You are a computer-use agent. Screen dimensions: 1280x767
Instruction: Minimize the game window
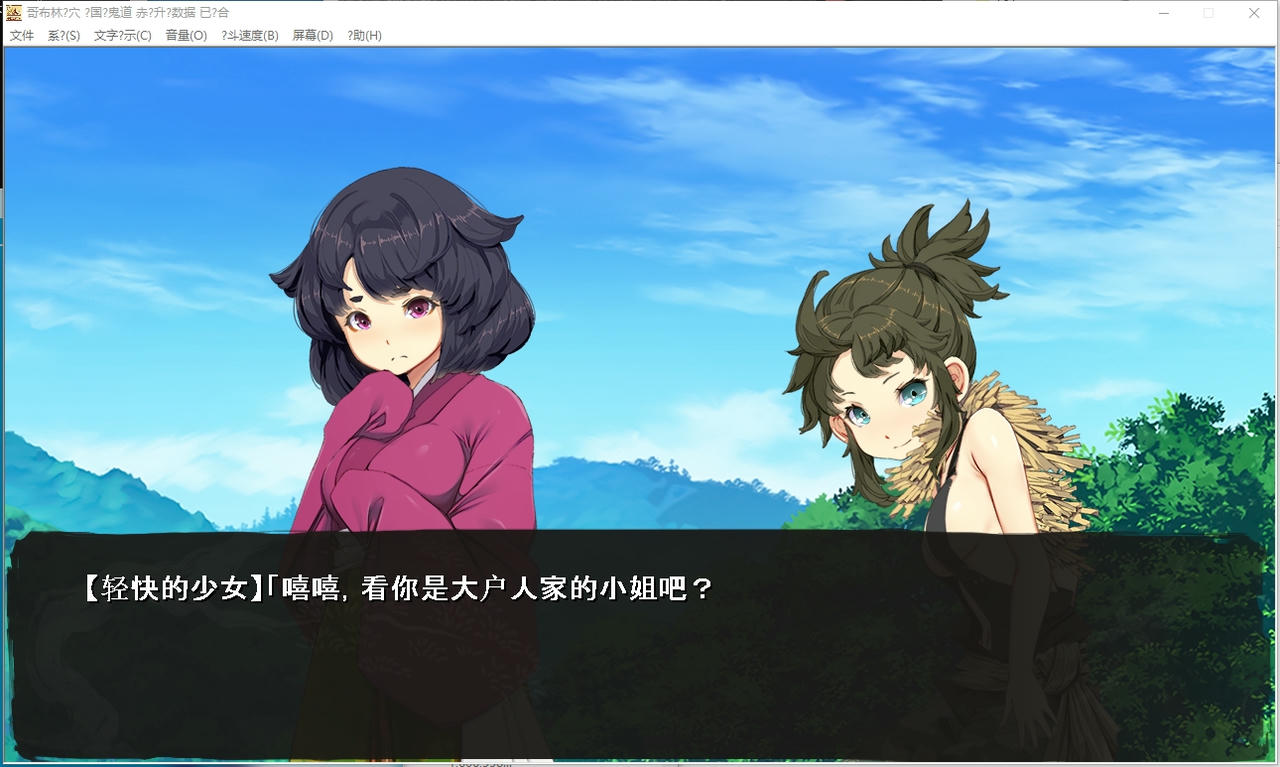point(1163,13)
